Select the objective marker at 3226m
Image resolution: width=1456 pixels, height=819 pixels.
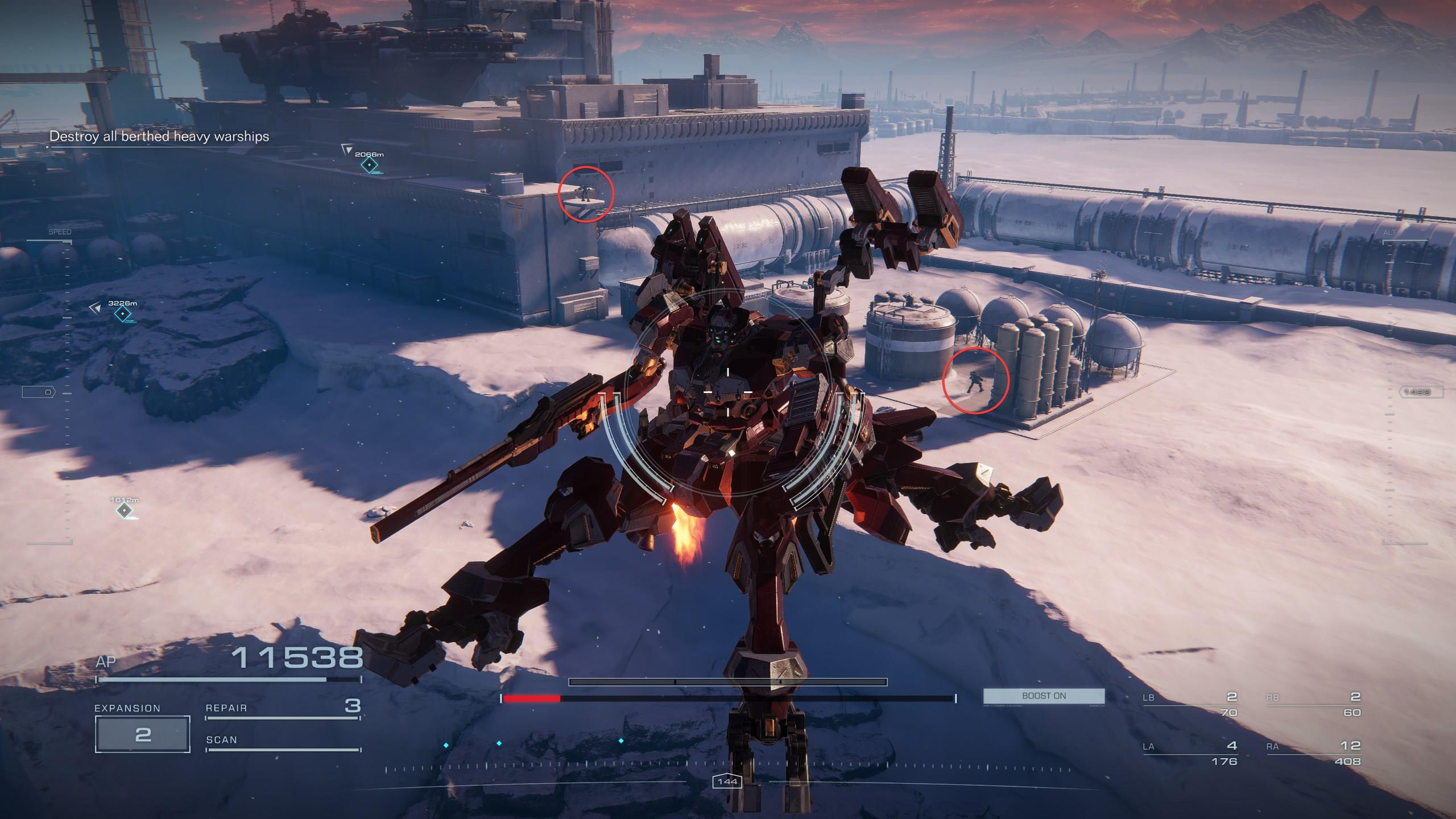tap(122, 313)
